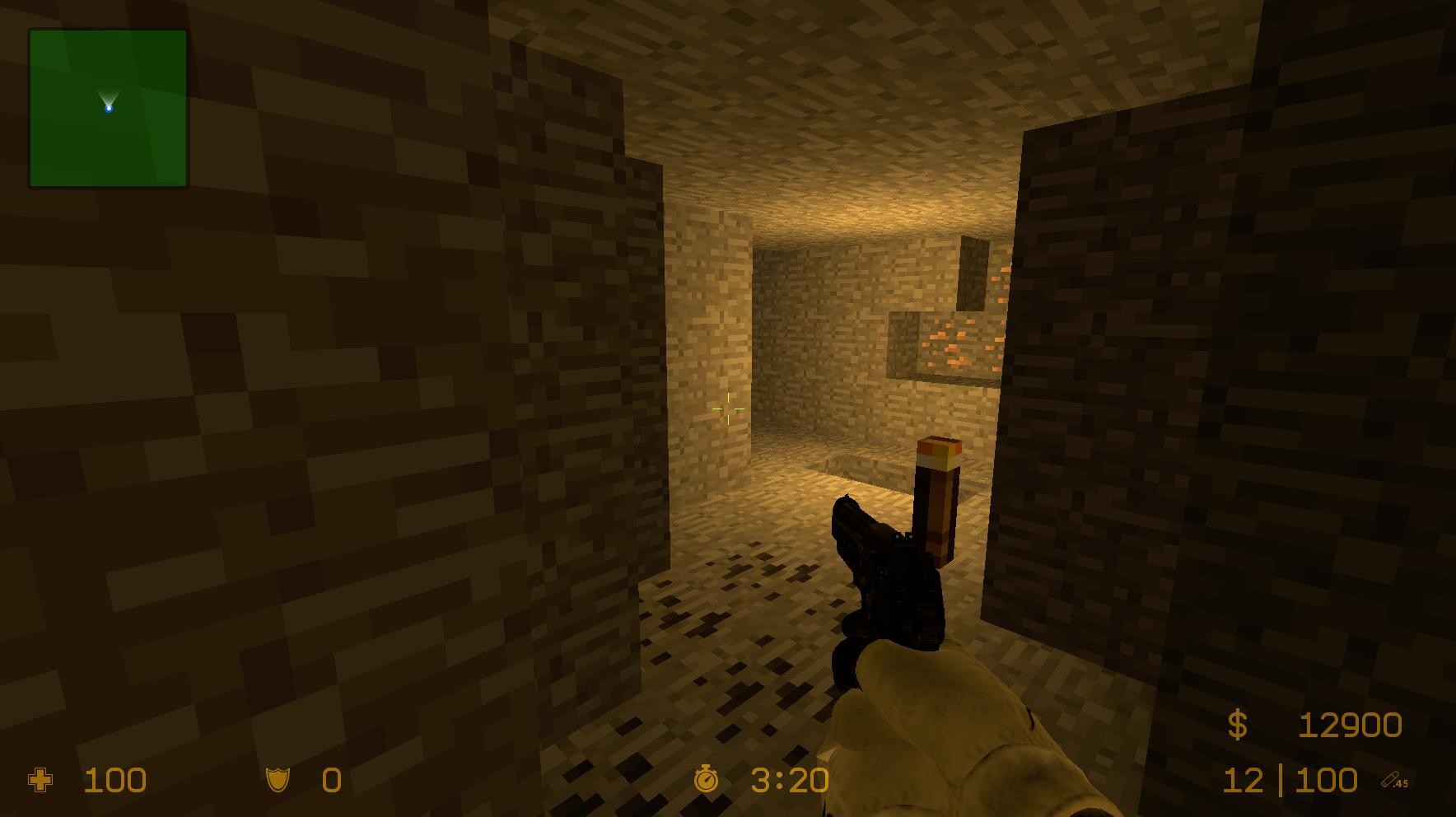
Task: Click the health value reading 100
Action: pos(115,779)
